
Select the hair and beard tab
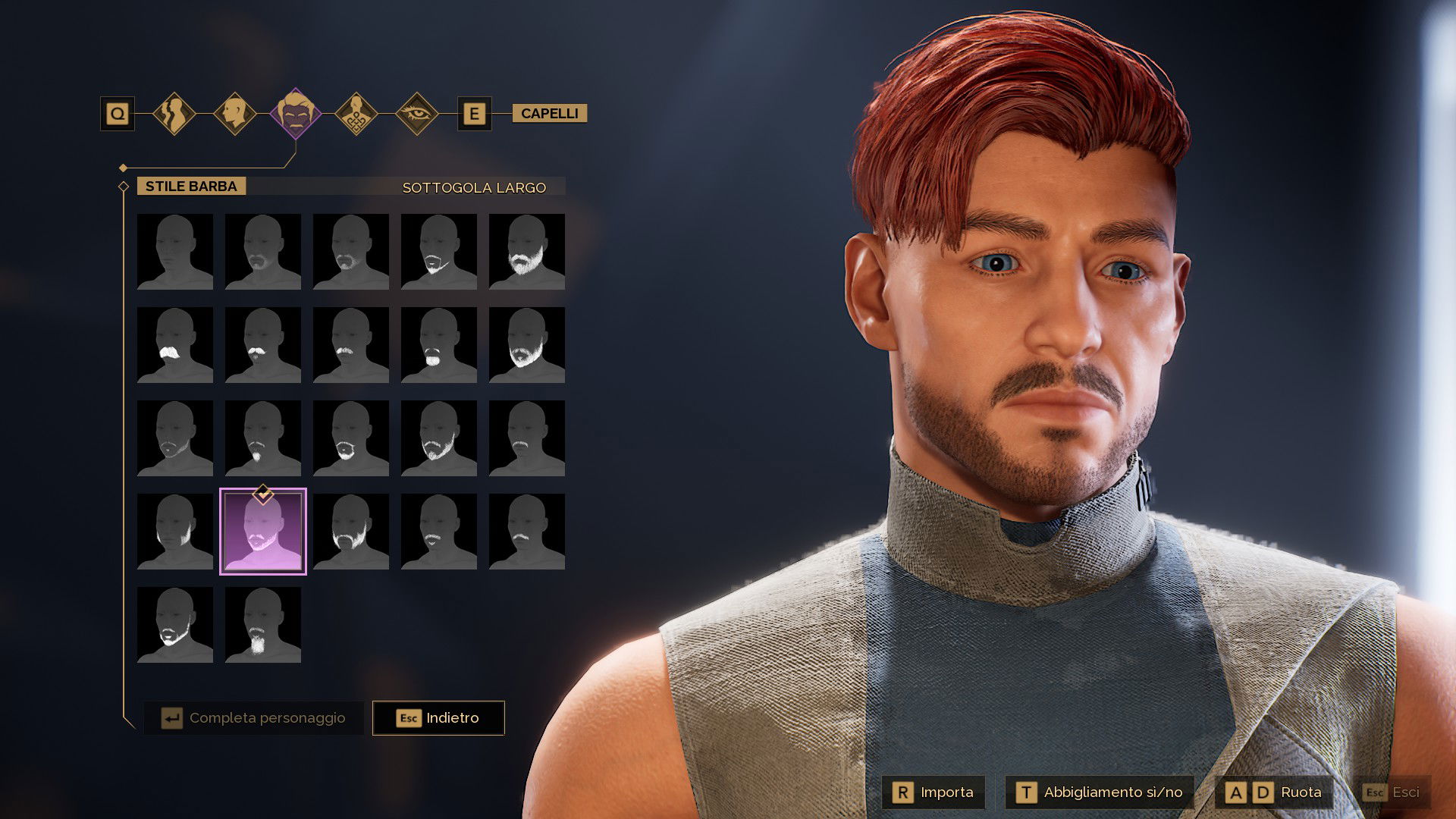296,114
